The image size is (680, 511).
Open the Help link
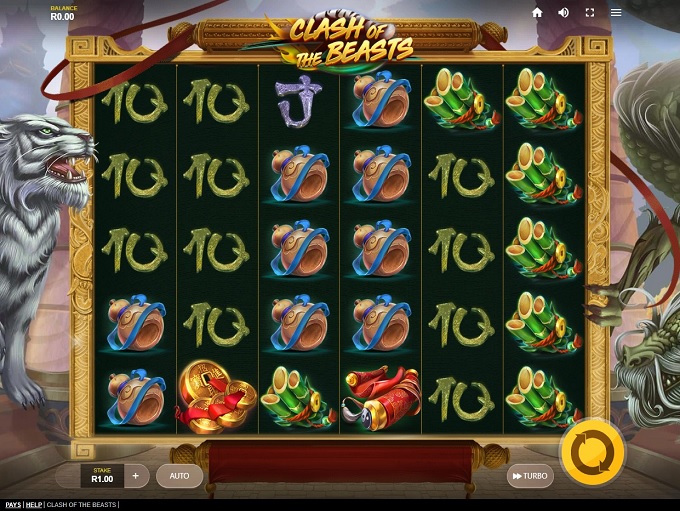coord(34,505)
